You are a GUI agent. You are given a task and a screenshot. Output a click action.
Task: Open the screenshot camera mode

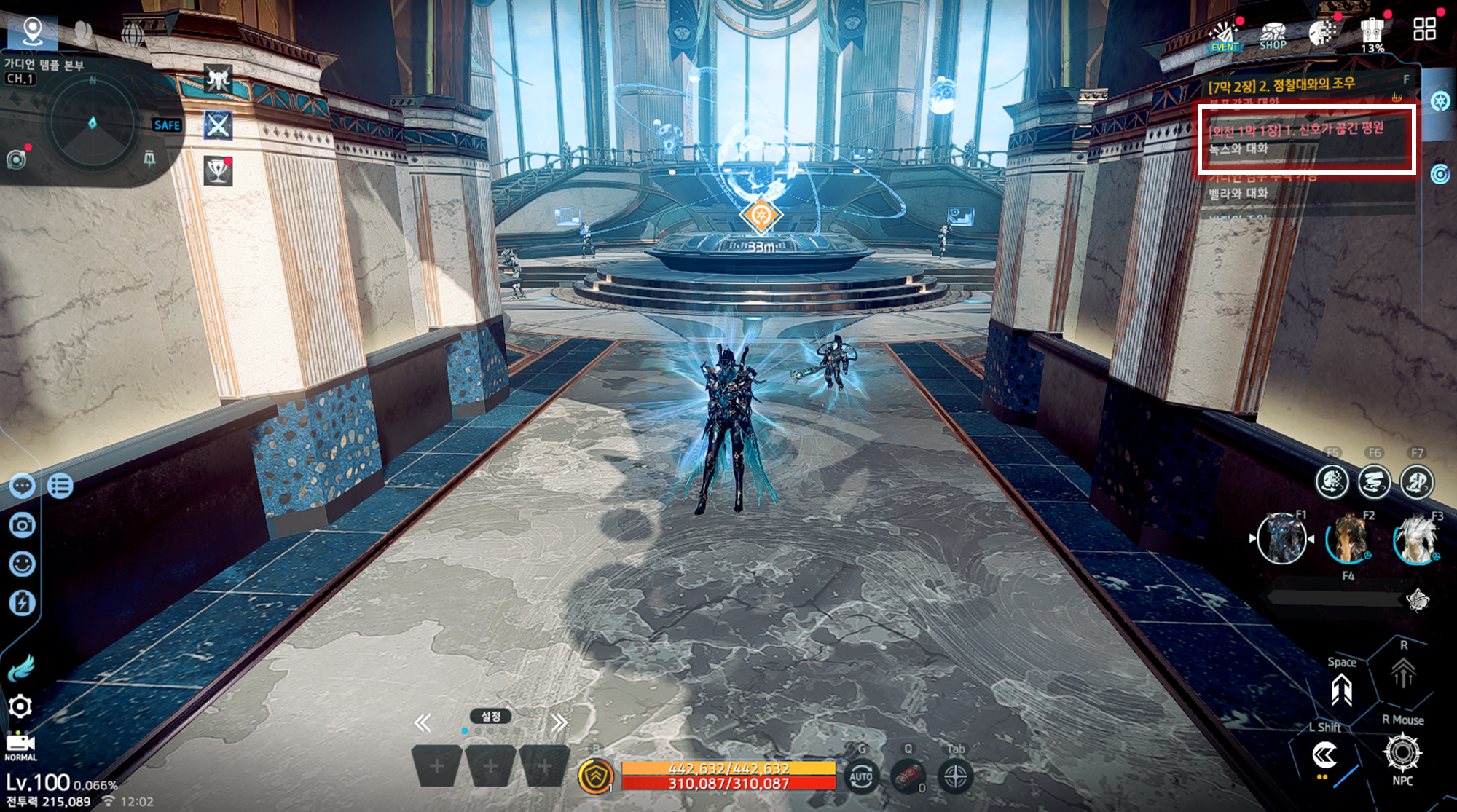tap(23, 525)
